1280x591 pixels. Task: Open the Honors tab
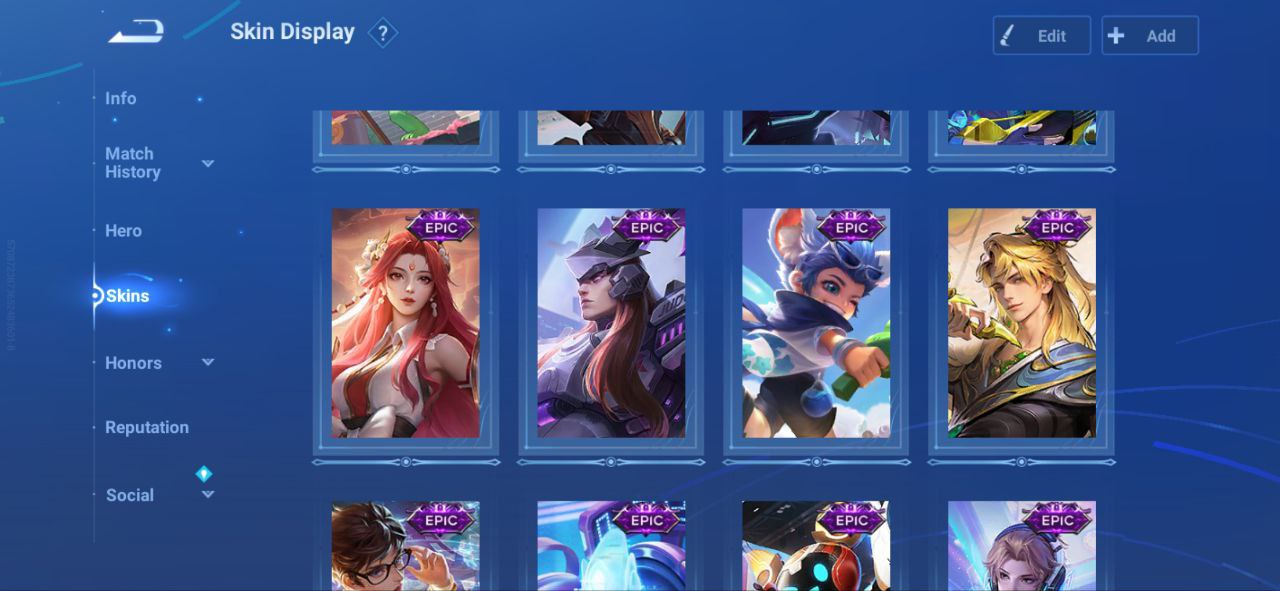click(x=133, y=363)
